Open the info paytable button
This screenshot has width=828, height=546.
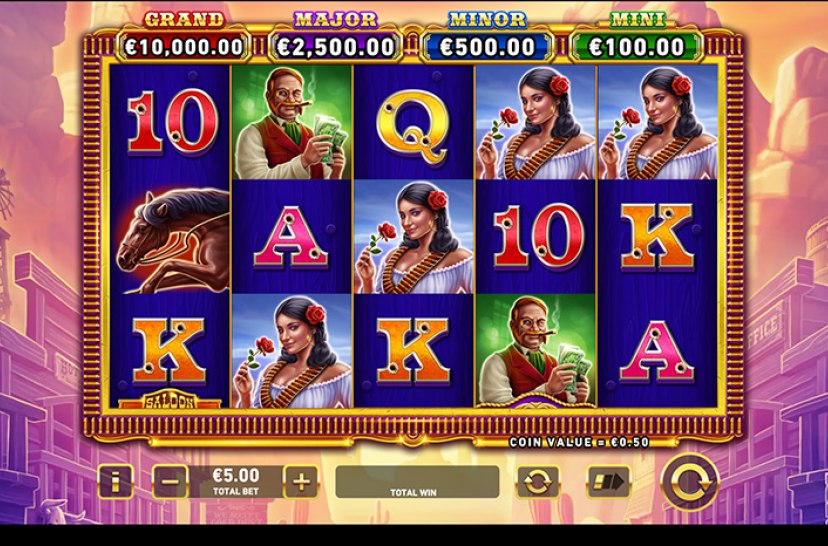click(115, 482)
